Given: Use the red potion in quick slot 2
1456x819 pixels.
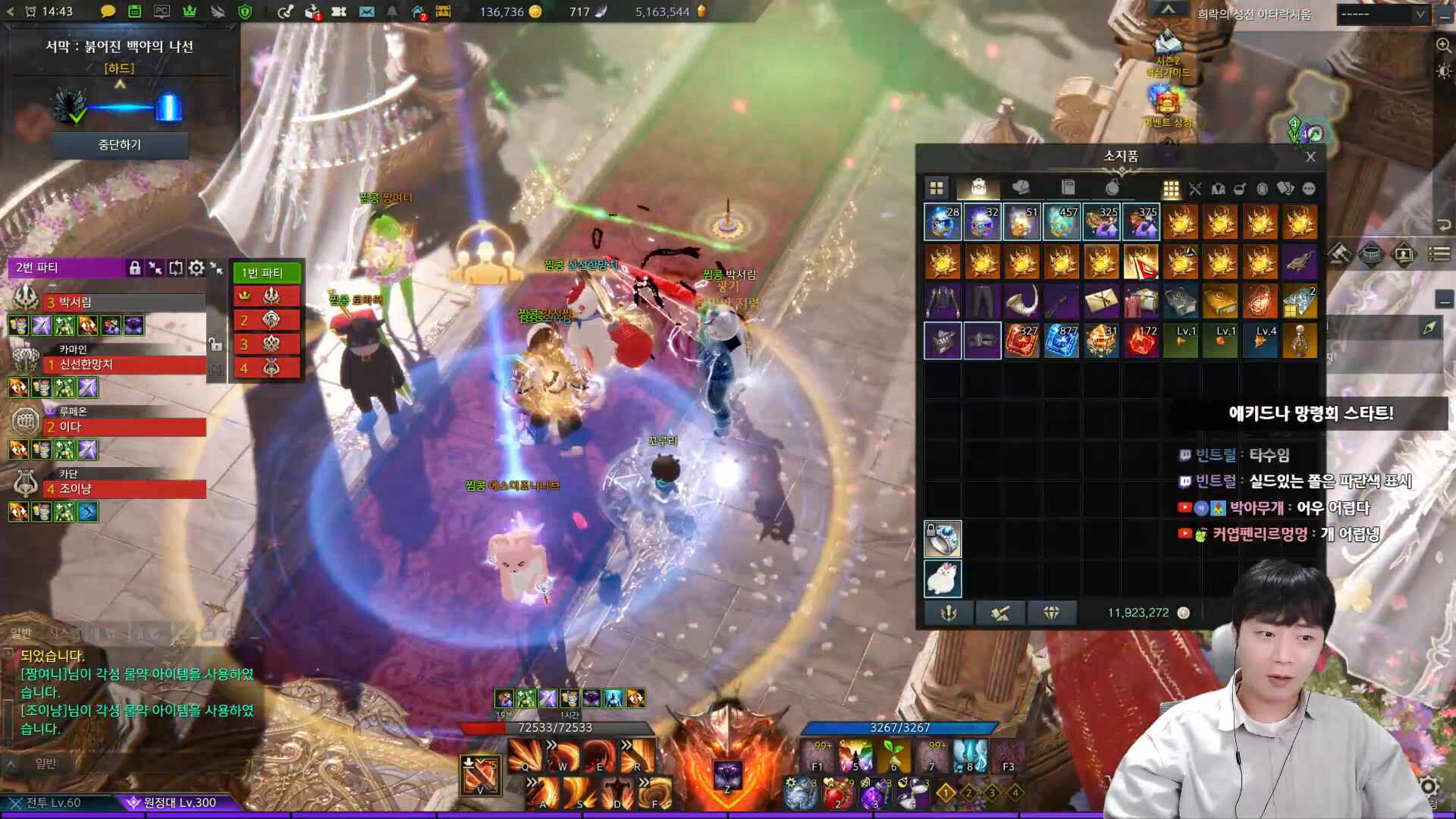Looking at the screenshot, I should pos(839,793).
